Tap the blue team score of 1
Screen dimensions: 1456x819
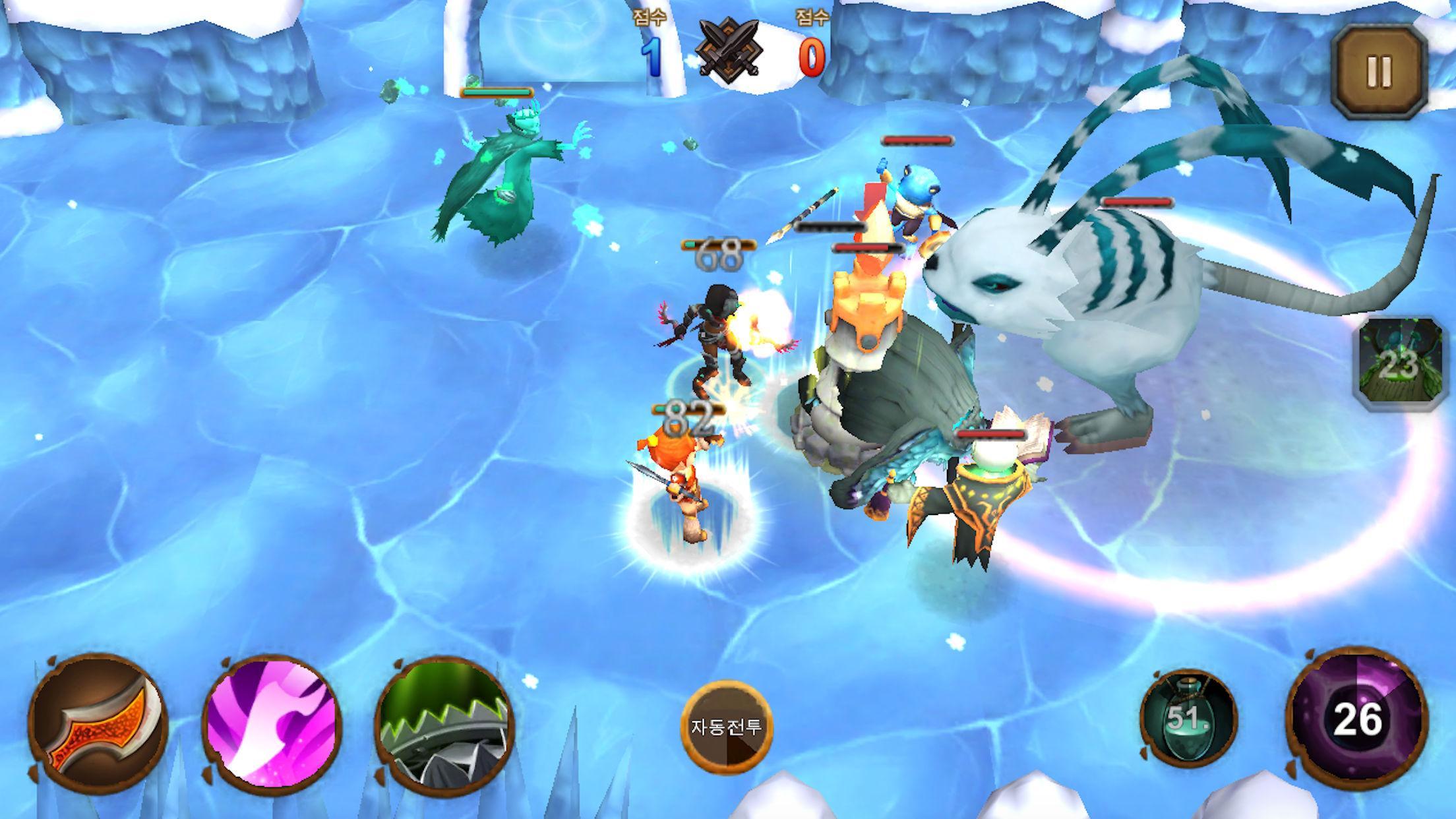pos(652,56)
